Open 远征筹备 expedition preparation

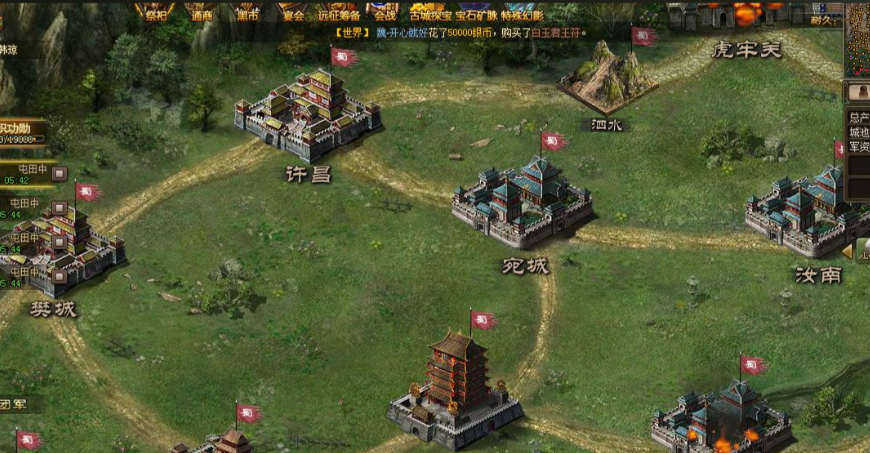pos(339,13)
